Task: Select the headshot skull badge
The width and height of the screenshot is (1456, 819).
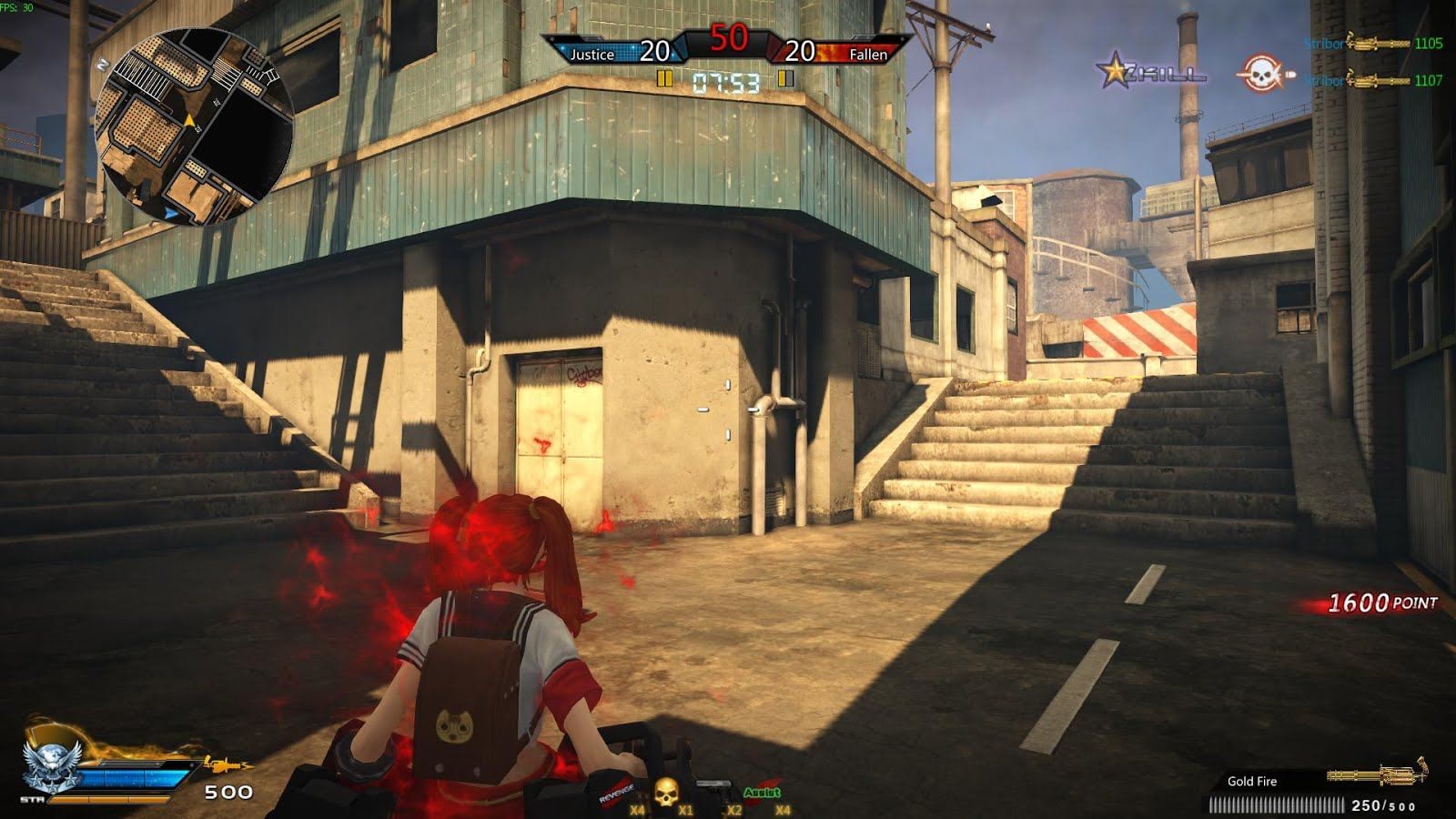Action: click(1262, 74)
